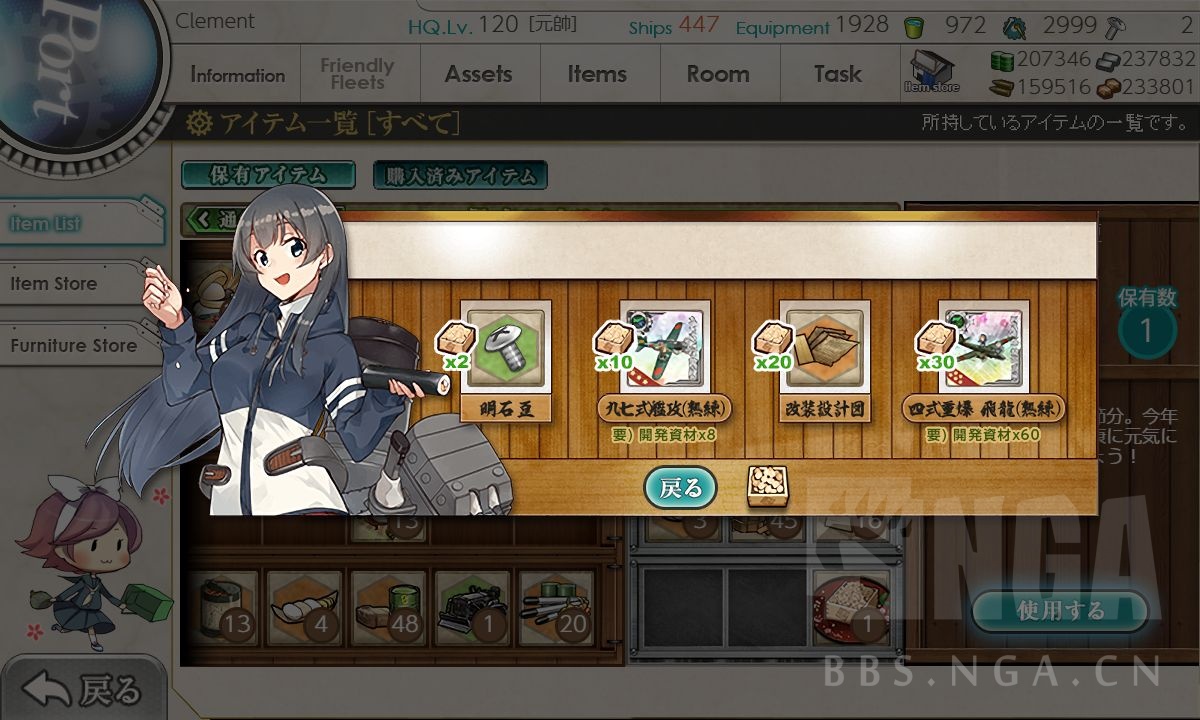Image resolution: width=1200 pixels, height=720 pixels.
Task: Click the 使用する use button
Action: [1059, 610]
